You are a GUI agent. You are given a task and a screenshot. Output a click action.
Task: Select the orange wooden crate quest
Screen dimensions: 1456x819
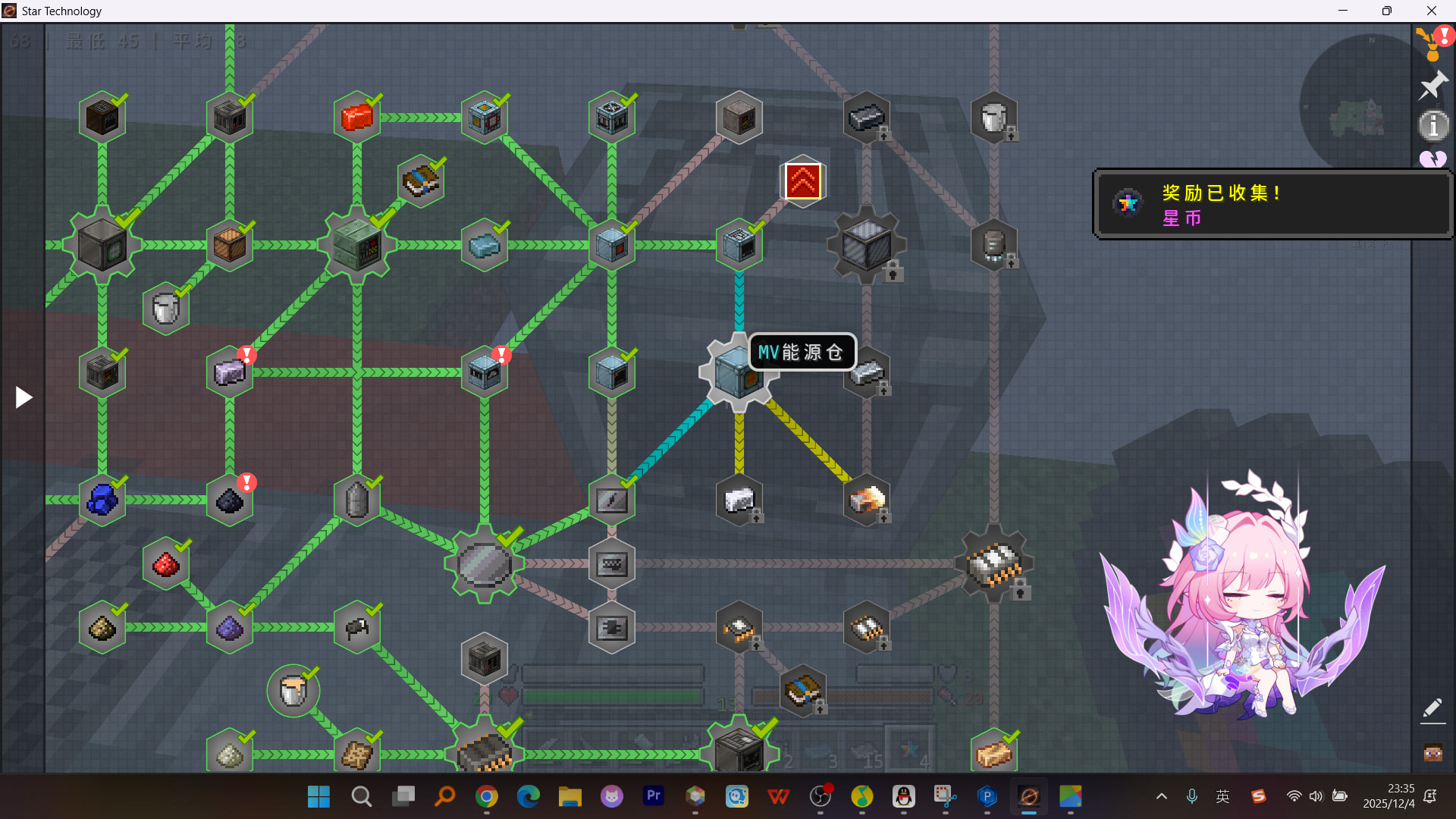[230, 245]
